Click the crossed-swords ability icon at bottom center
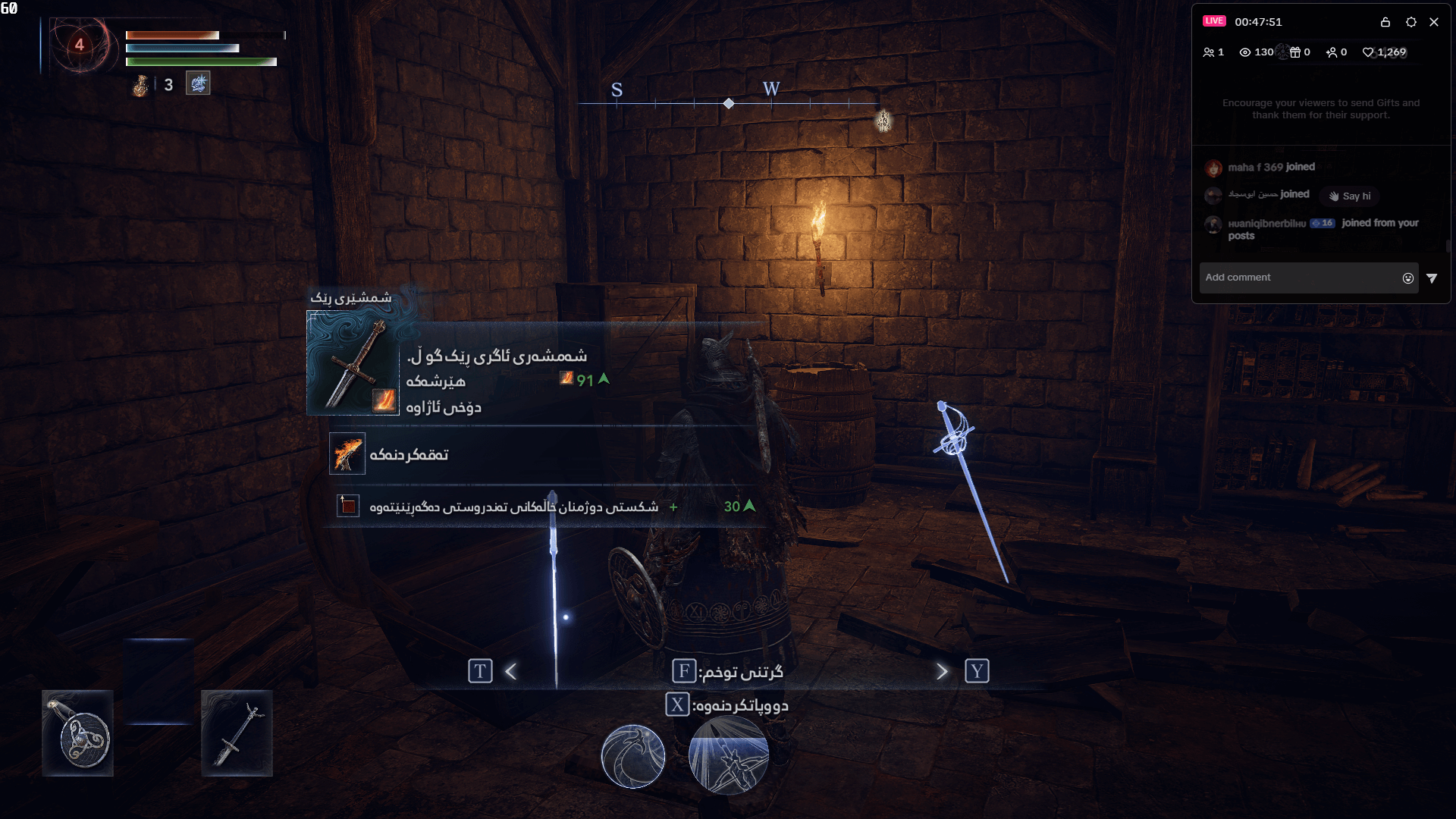Image resolution: width=1456 pixels, height=819 pixels. point(728,756)
